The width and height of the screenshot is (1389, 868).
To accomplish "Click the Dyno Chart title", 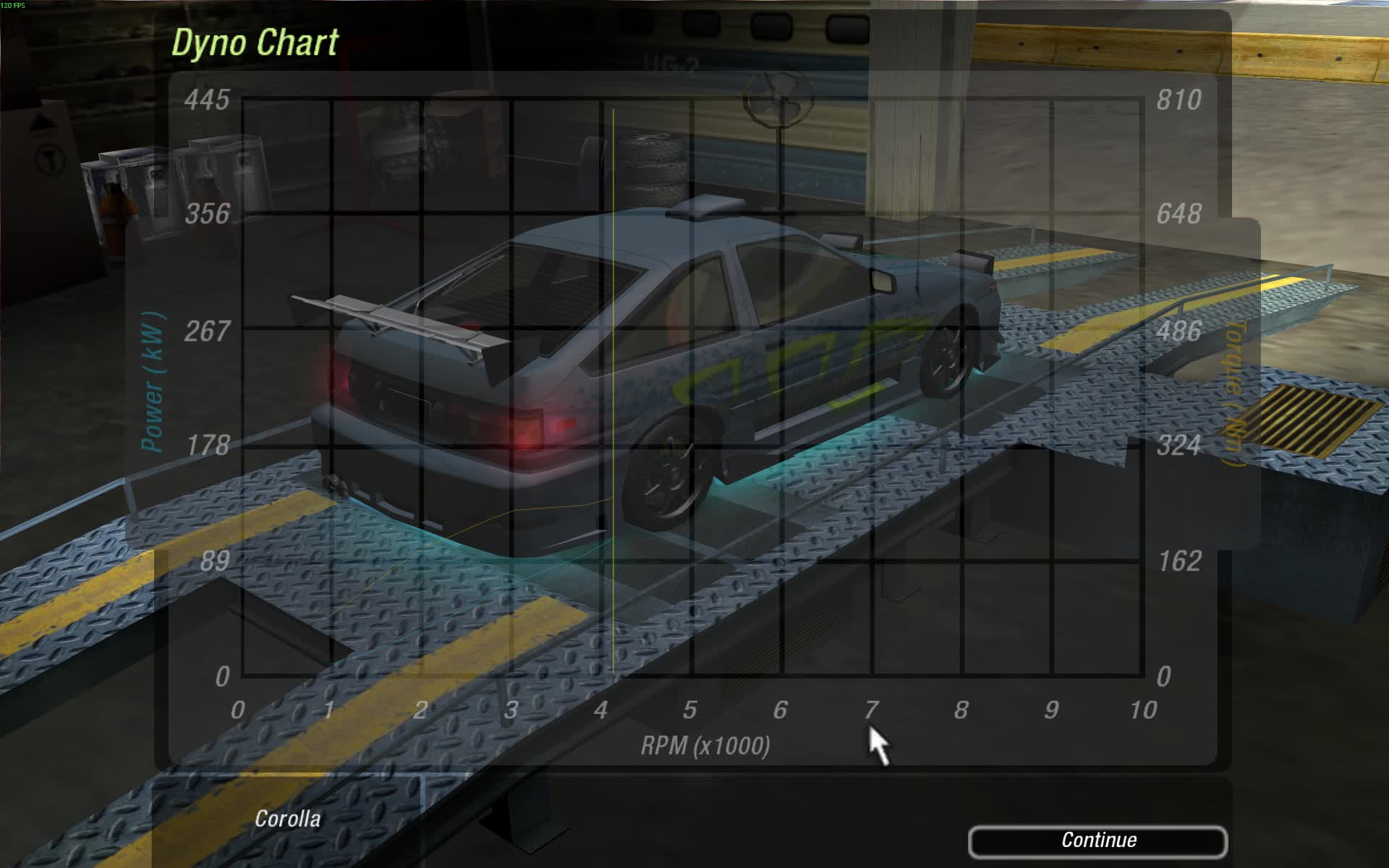I will pos(255,43).
